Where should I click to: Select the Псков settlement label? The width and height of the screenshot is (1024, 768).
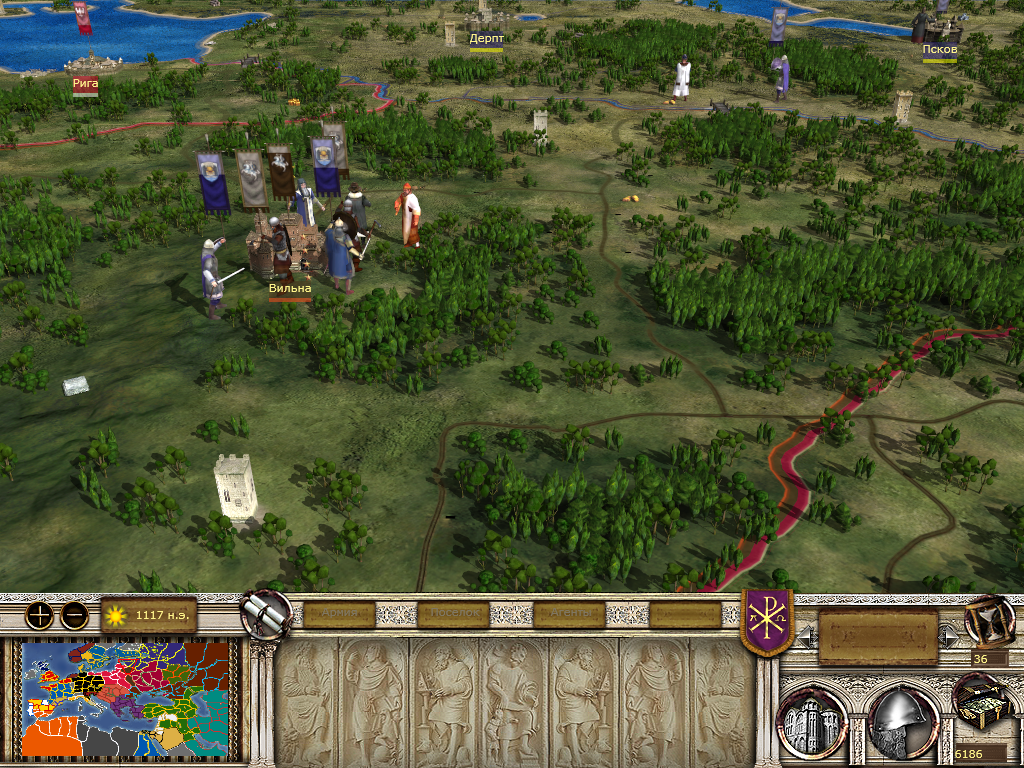point(940,49)
